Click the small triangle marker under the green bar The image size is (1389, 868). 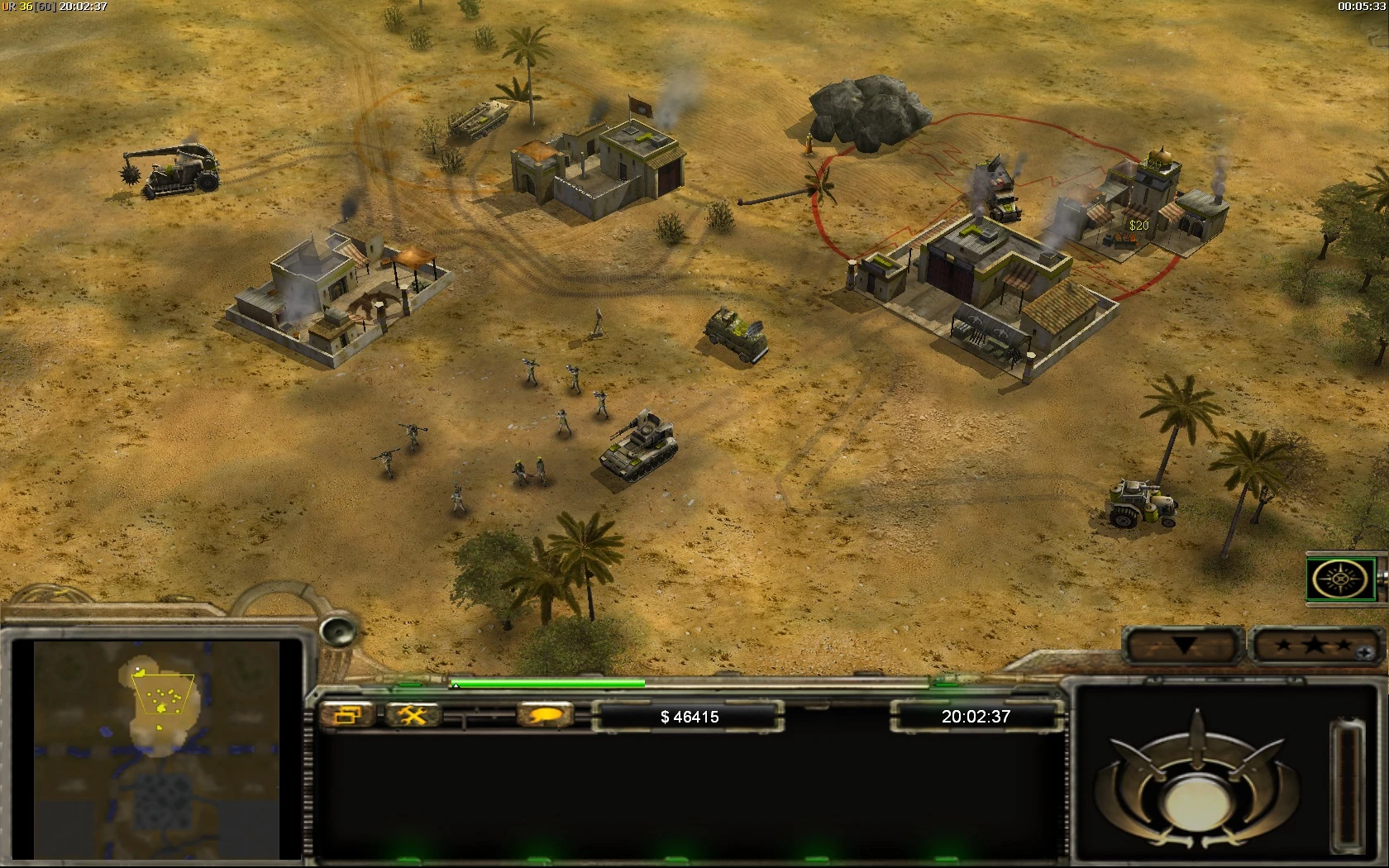click(x=455, y=684)
